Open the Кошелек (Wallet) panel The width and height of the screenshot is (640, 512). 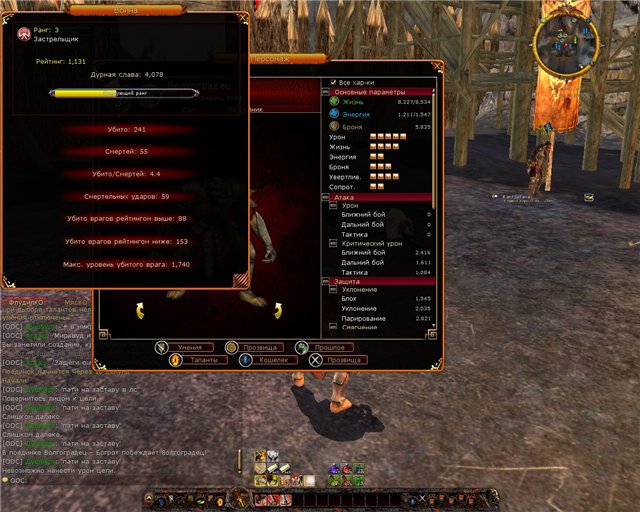coord(266,359)
